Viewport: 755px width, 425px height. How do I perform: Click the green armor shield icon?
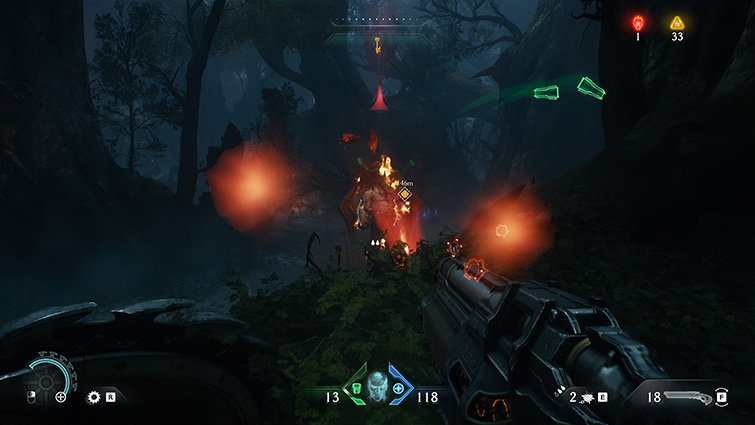[355, 388]
